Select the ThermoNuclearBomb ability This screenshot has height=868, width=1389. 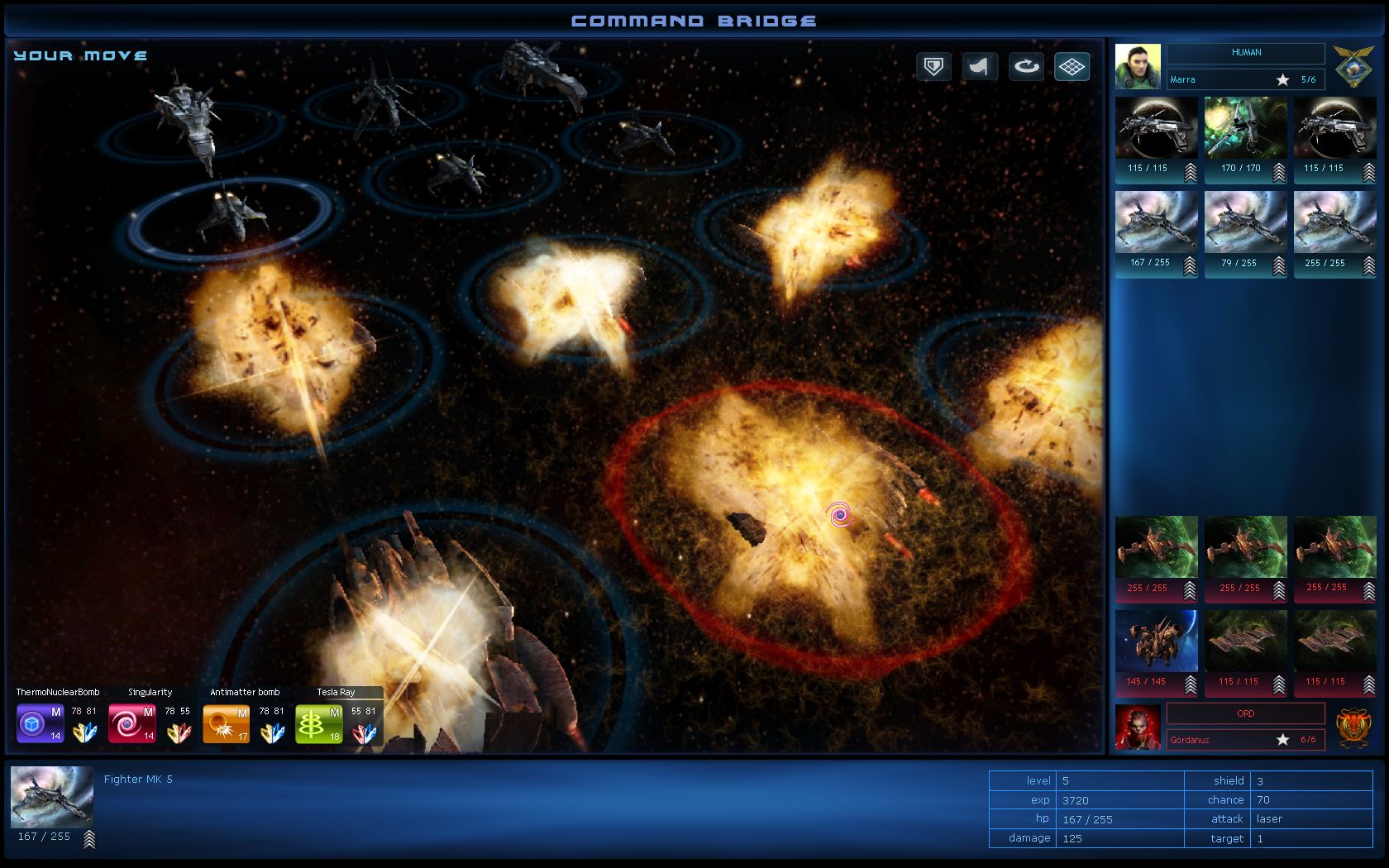click(x=39, y=723)
